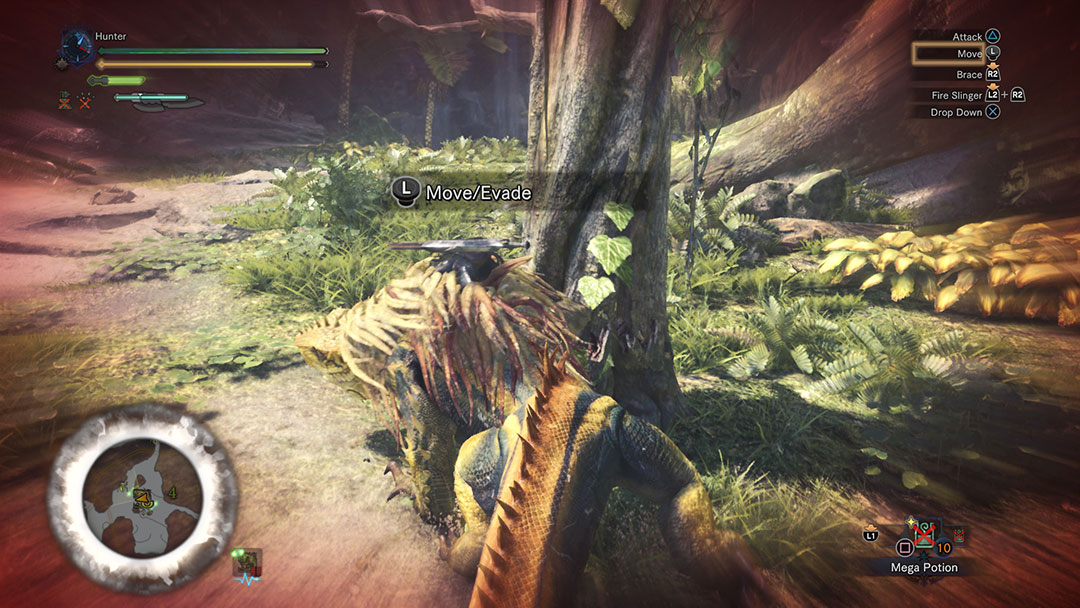Select the Brace command entry
The image size is (1080, 608).
969,75
